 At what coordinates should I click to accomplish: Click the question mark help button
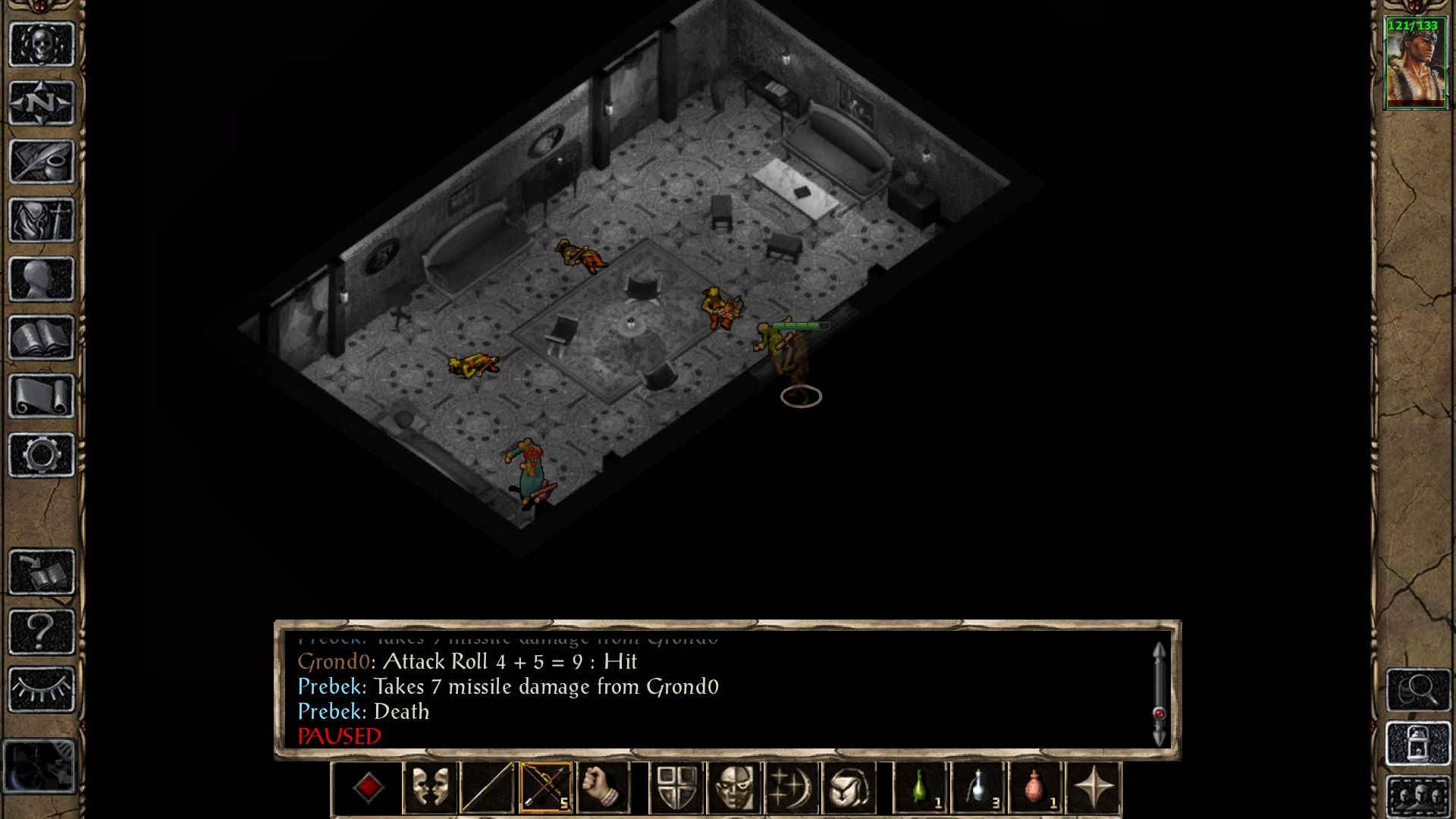[42, 631]
